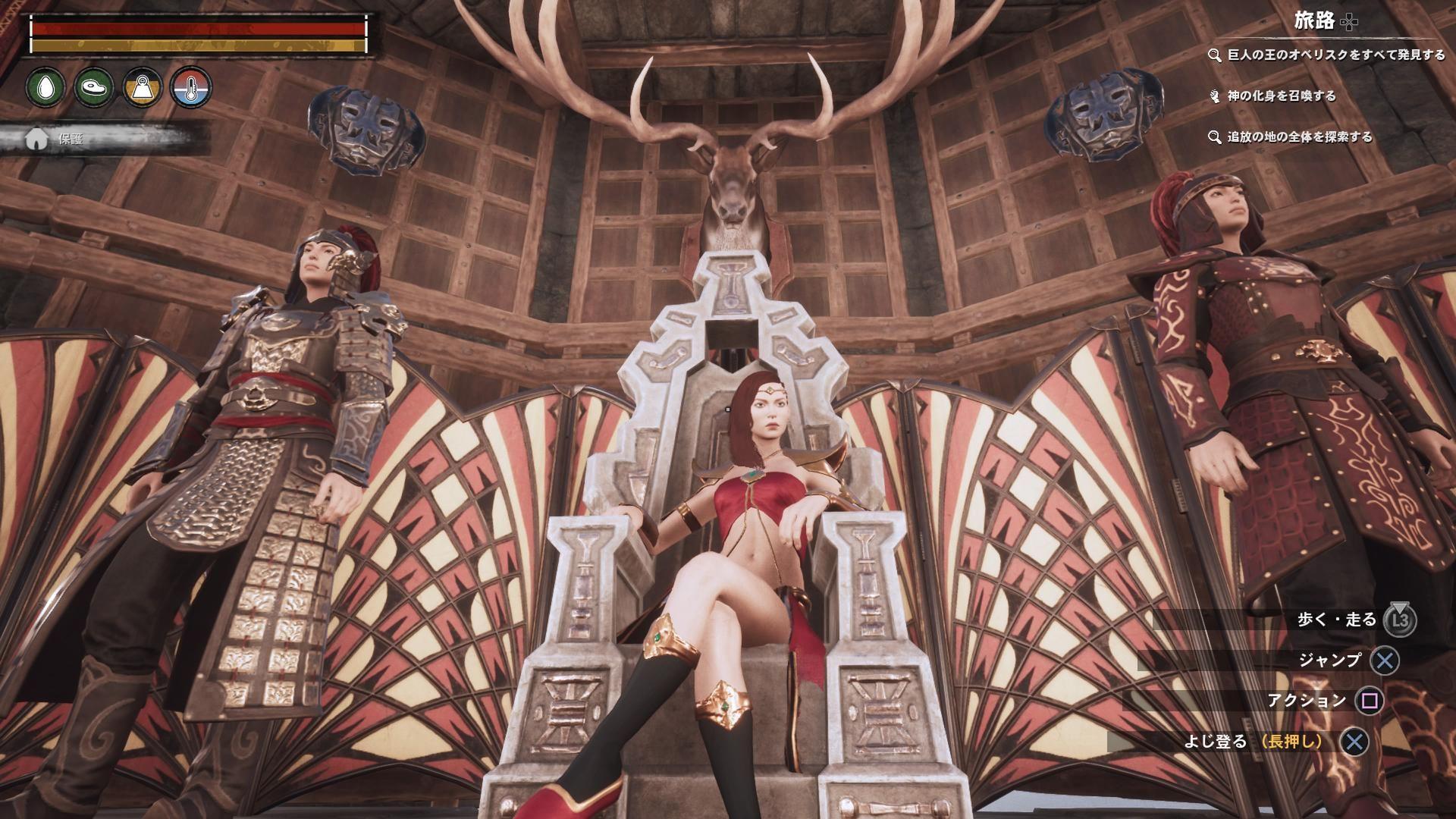Viewport: 1456px width, 819px height.
Task: Click the weight encumbrance status icon
Action: (x=143, y=87)
